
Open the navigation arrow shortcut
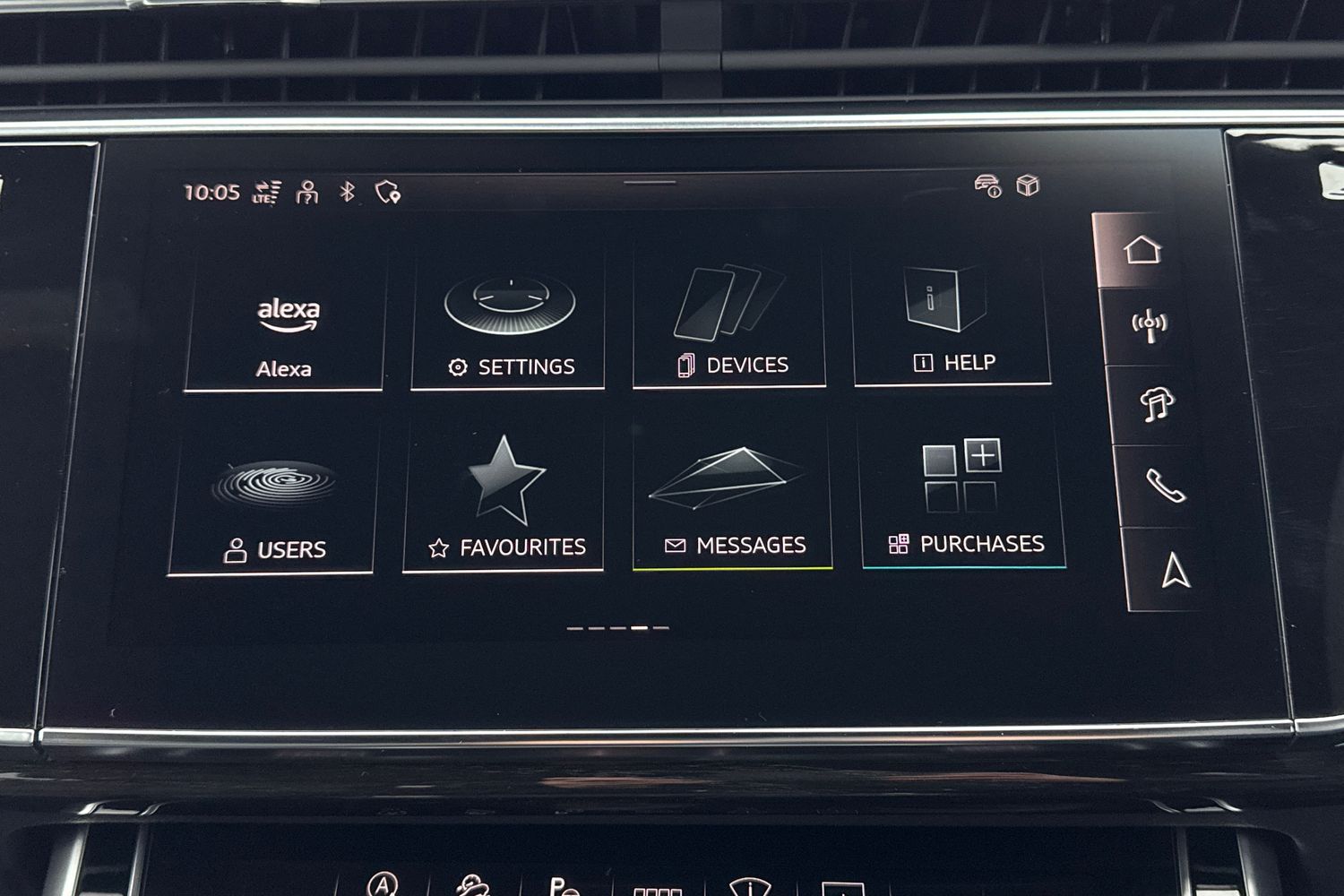point(1175,570)
